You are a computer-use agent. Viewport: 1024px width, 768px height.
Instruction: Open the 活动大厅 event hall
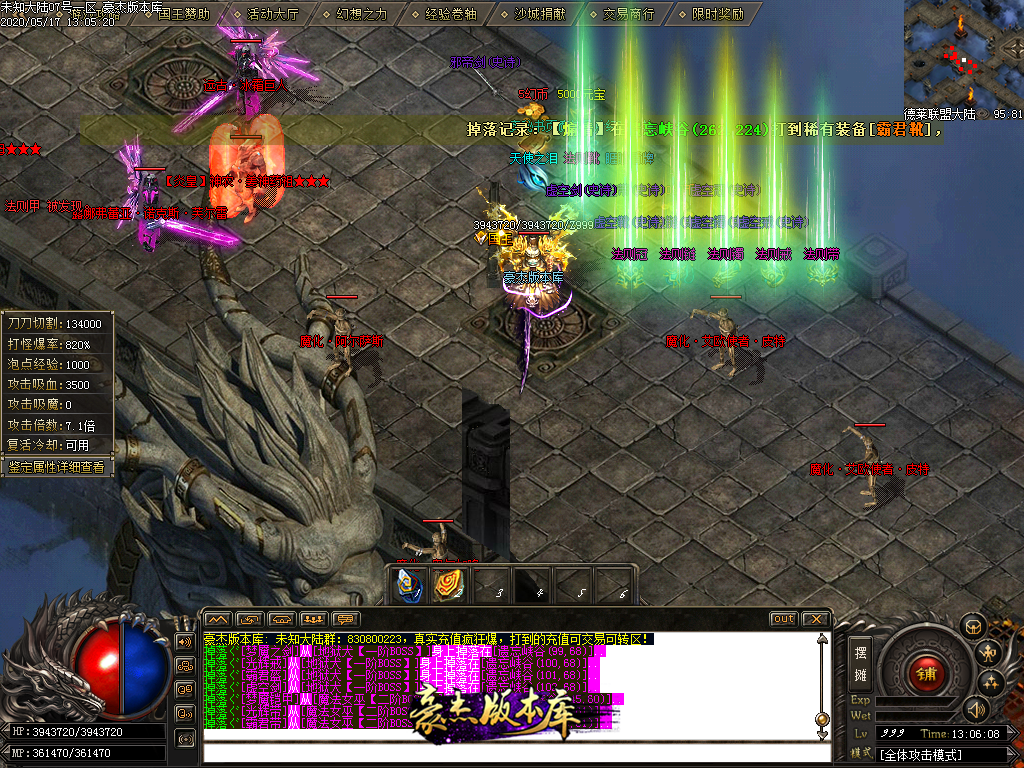click(x=272, y=14)
